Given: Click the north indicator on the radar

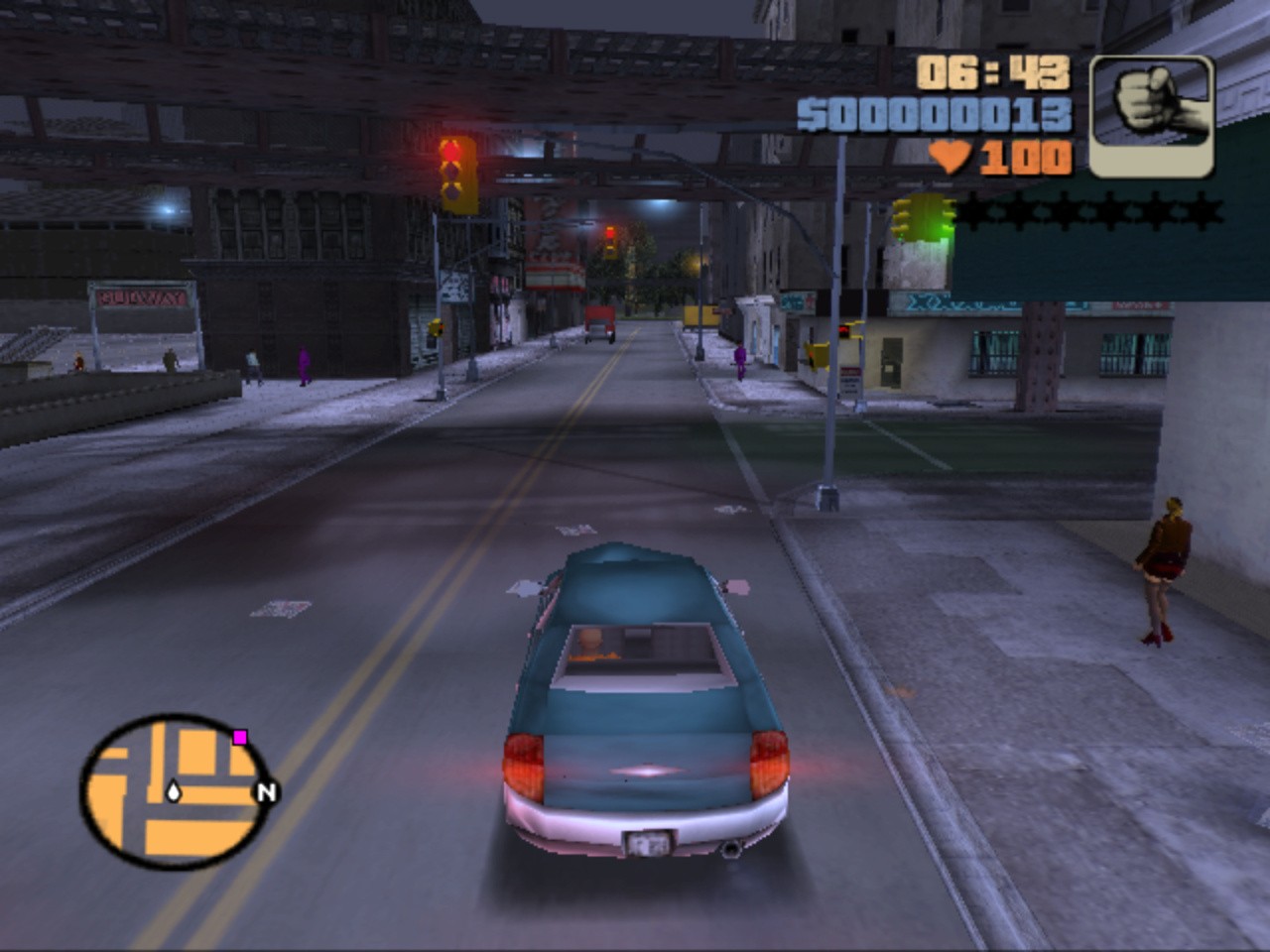Looking at the screenshot, I should [x=266, y=792].
